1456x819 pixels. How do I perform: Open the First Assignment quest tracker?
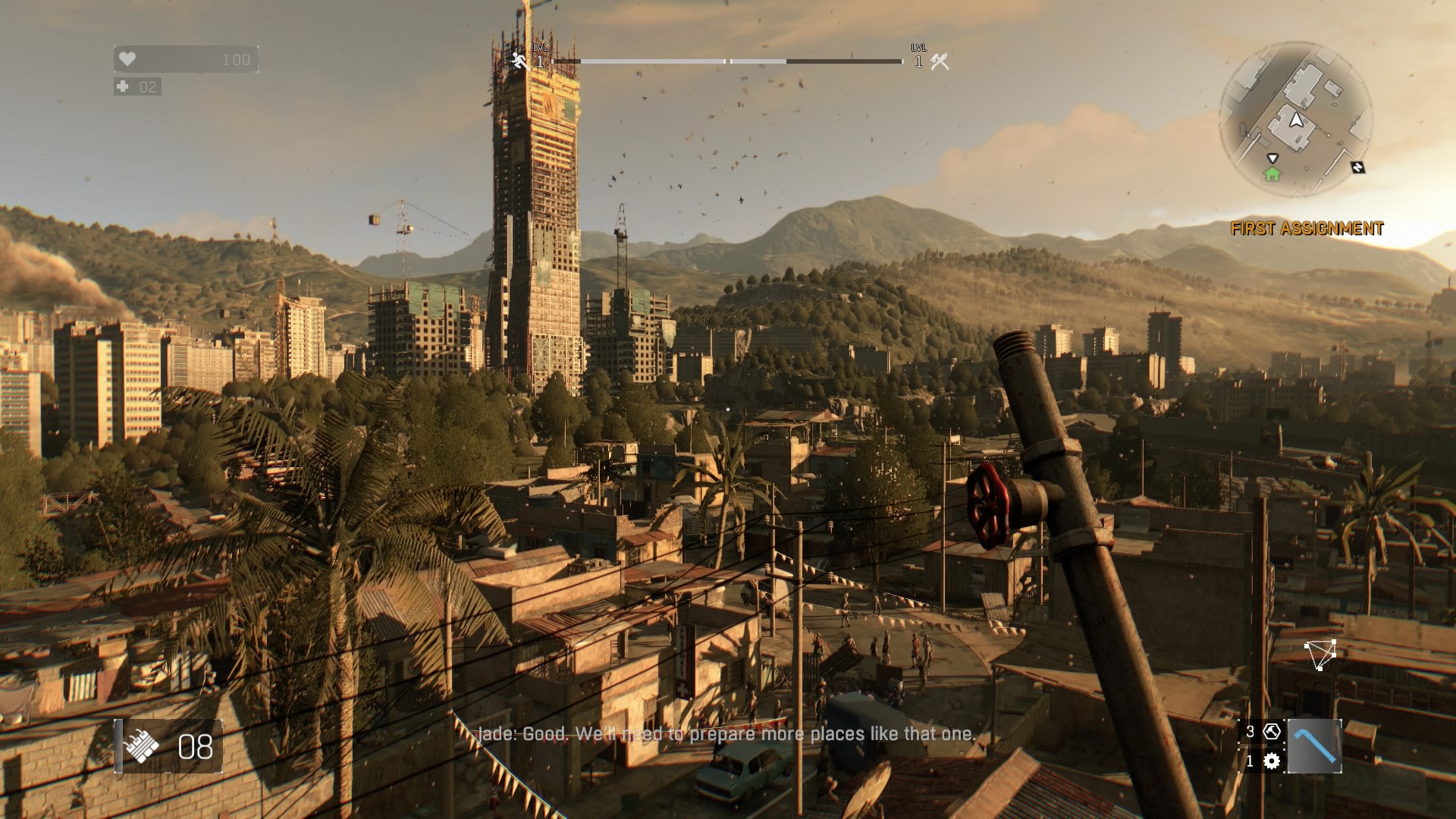pos(1307,228)
